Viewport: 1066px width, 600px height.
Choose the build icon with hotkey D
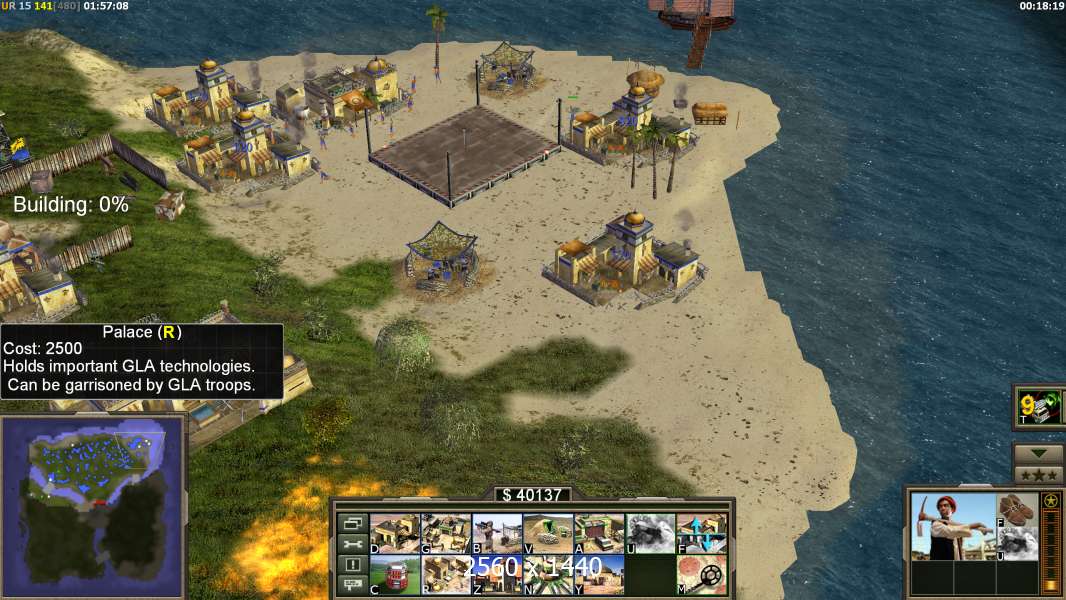[x=394, y=533]
